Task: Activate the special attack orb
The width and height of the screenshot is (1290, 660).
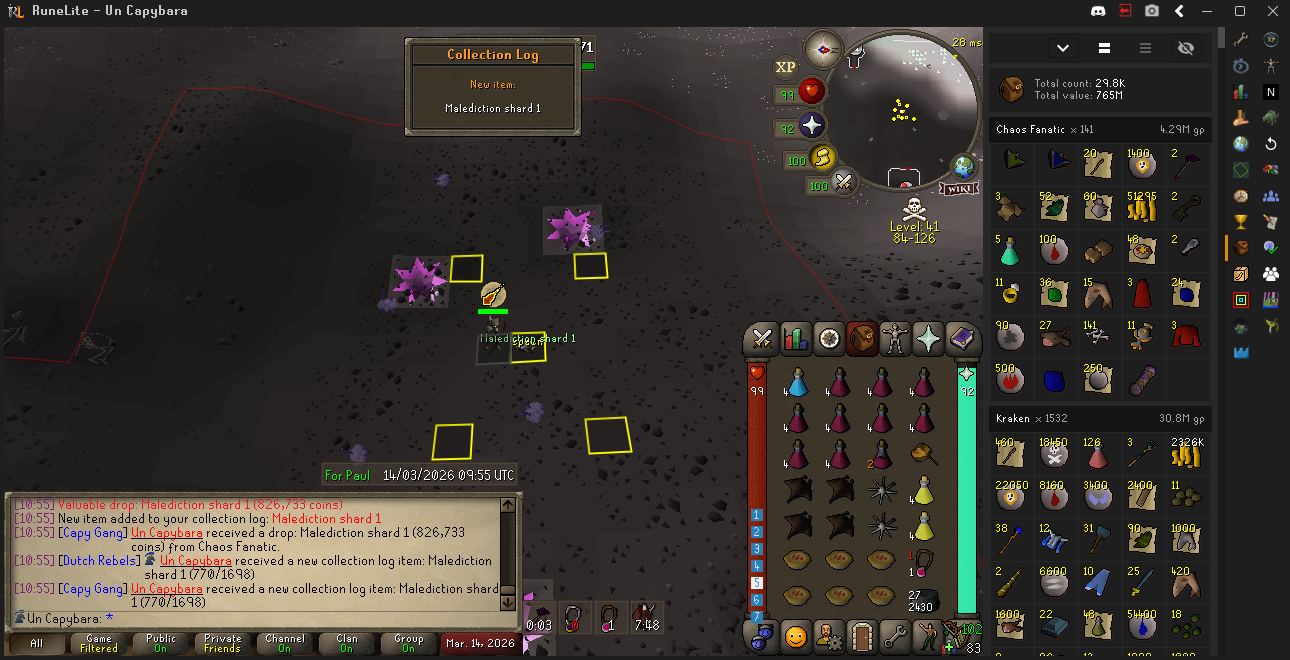Action: coord(844,183)
